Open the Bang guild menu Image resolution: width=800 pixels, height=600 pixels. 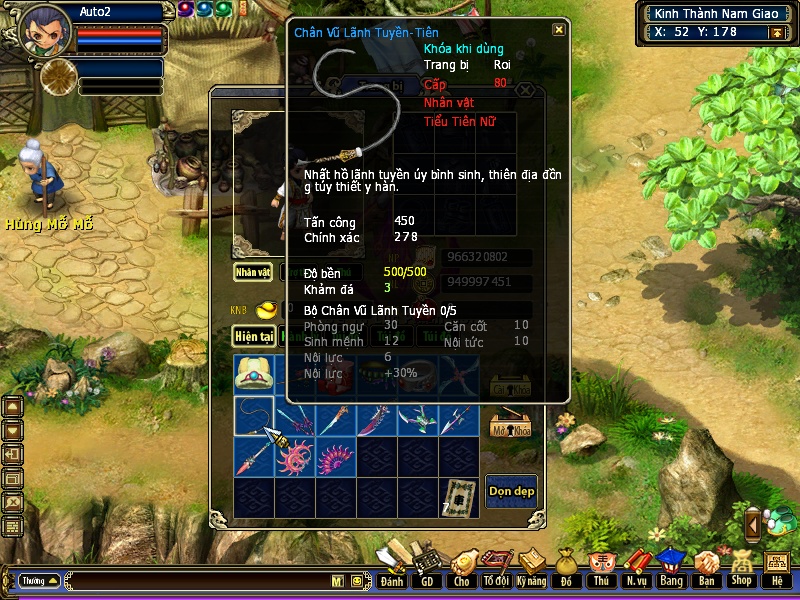pos(670,567)
